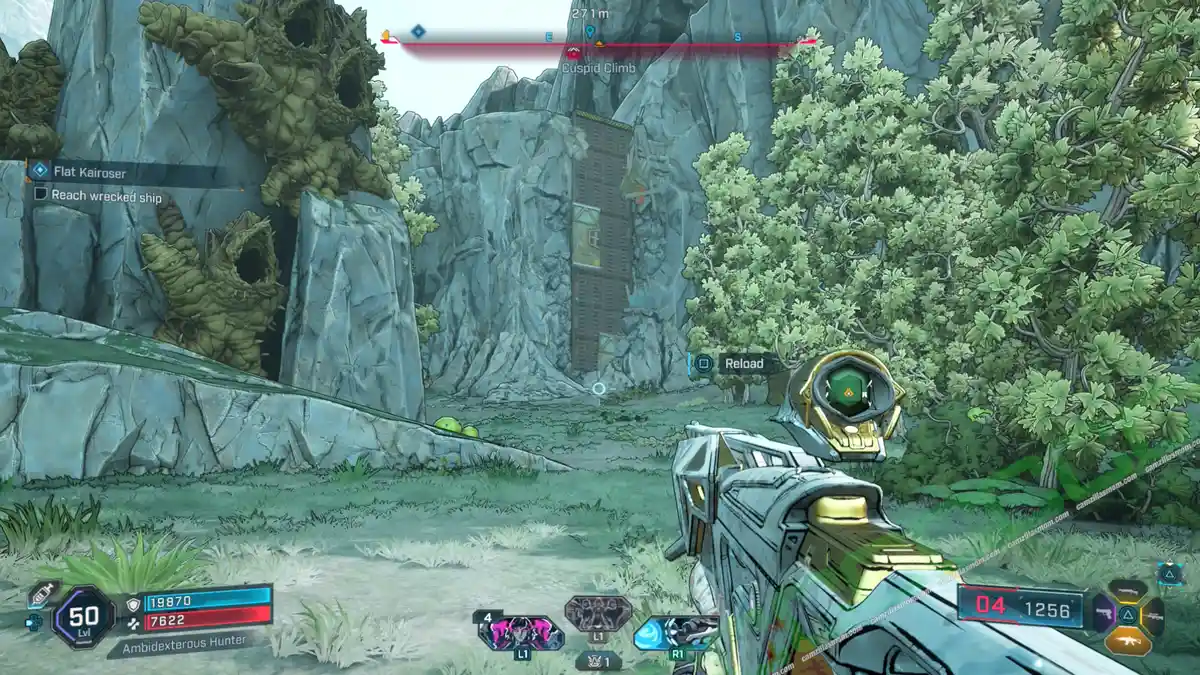1200x675 pixels.
Task: Open the level 50 character badge
Action: pos(83,616)
